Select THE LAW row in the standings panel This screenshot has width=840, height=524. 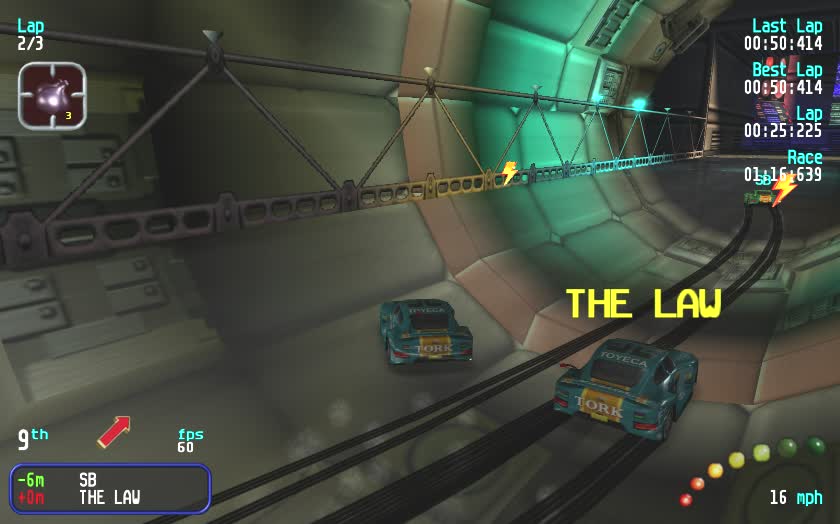pyautogui.click(x=110, y=497)
